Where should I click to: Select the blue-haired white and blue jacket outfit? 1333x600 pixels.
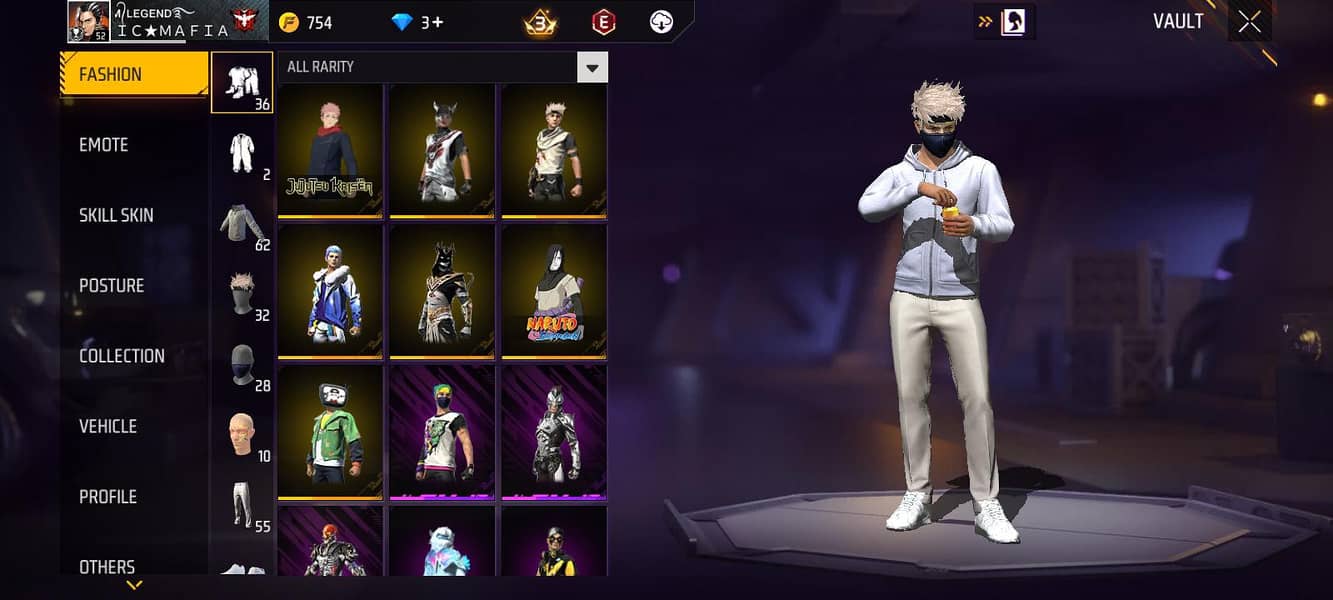[330, 291]
